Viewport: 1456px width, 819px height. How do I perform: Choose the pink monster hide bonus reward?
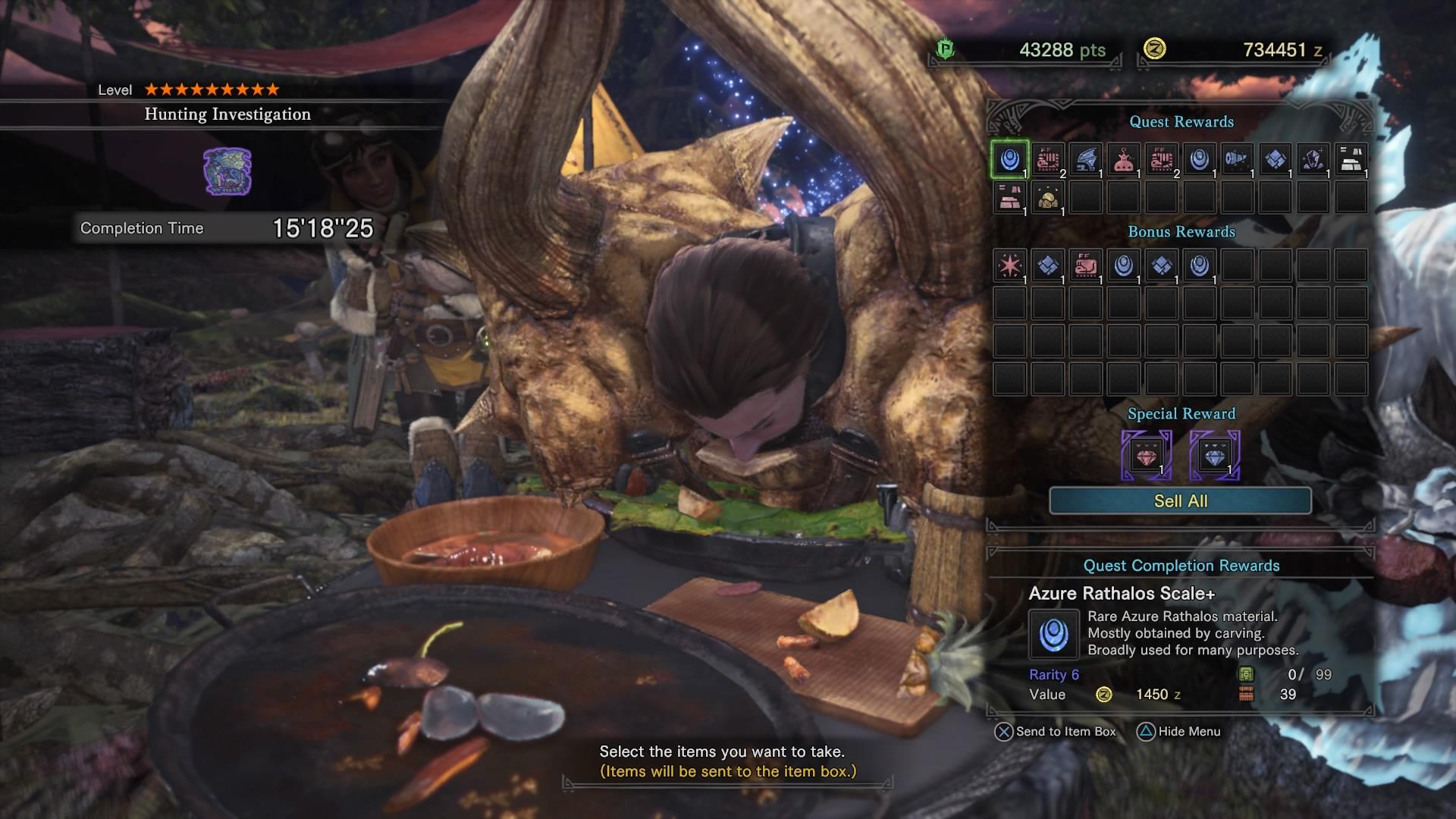click(x=1085, y=265)
